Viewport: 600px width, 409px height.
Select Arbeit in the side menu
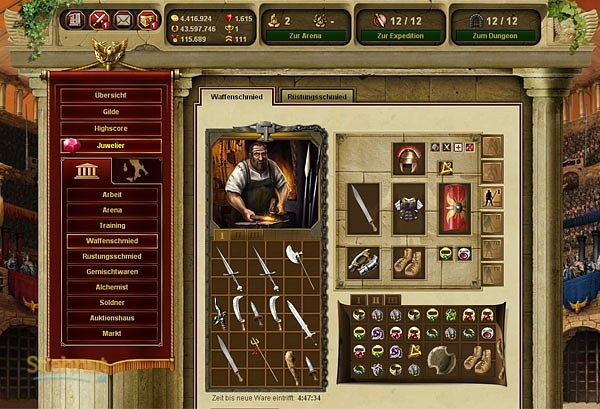pyautogui.click(x=112, y=195)
